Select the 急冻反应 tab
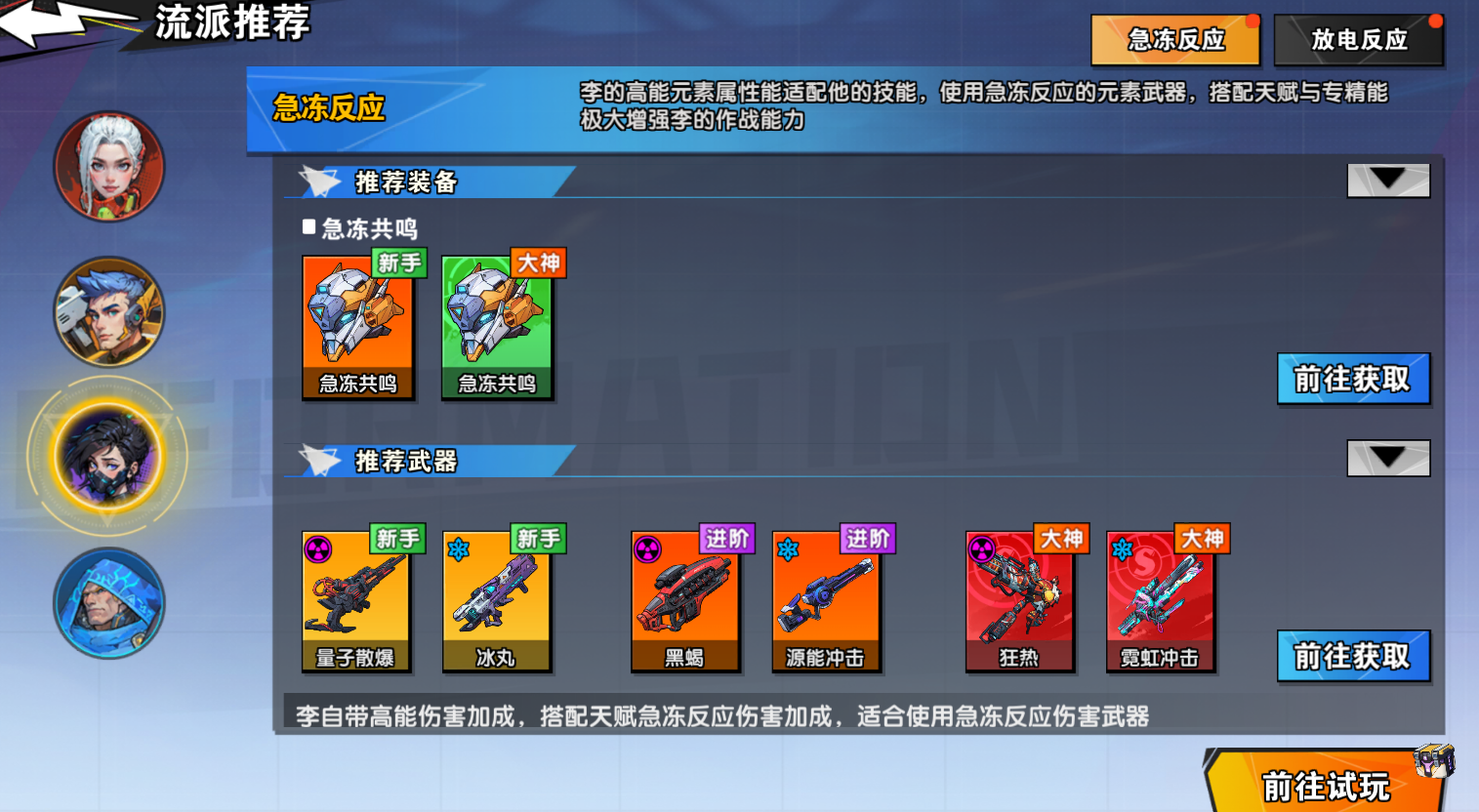This screenshot has height=812, width=1479. click(x=1175, y=40)
